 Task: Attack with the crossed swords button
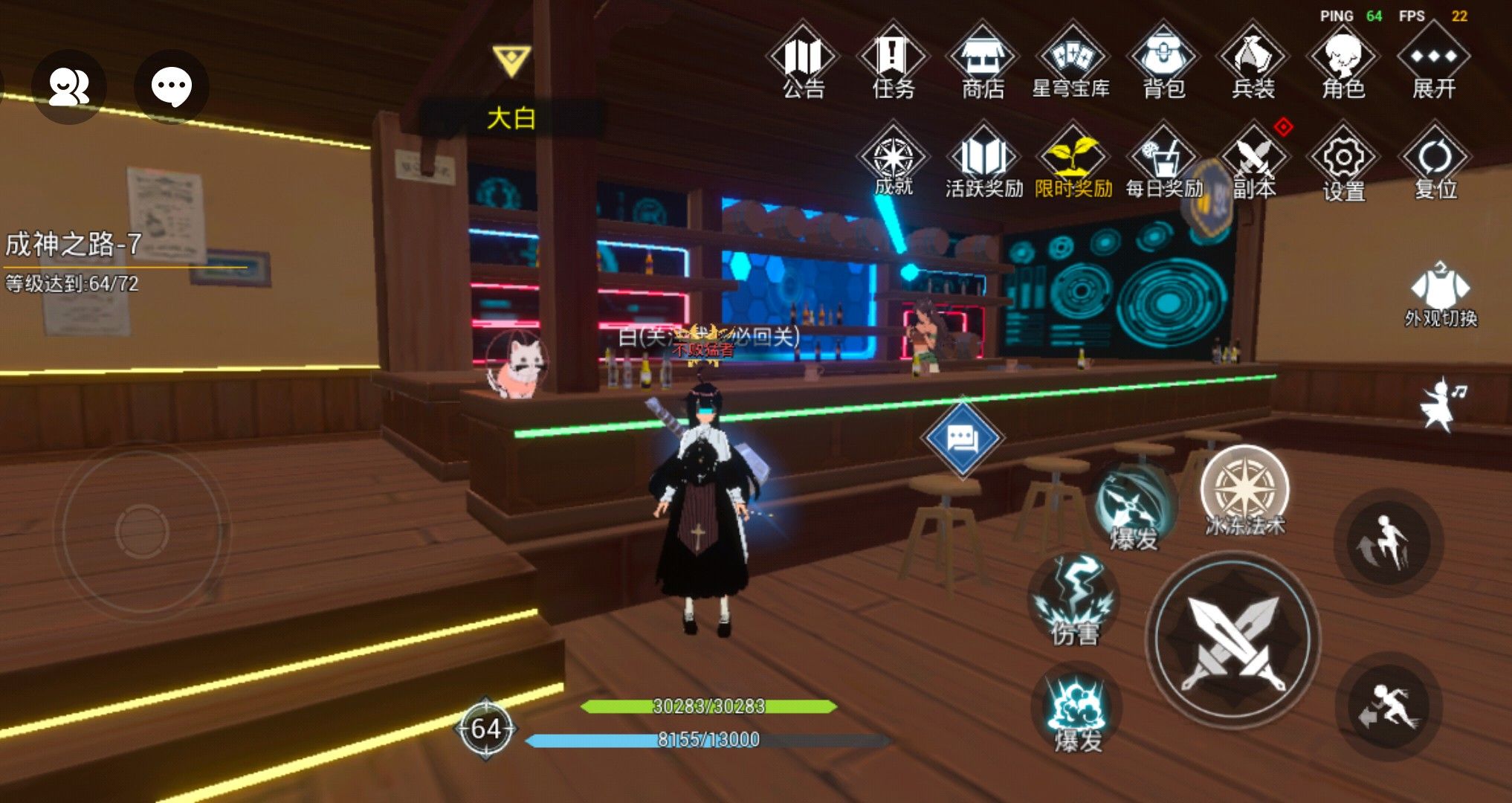(1234, 641)
